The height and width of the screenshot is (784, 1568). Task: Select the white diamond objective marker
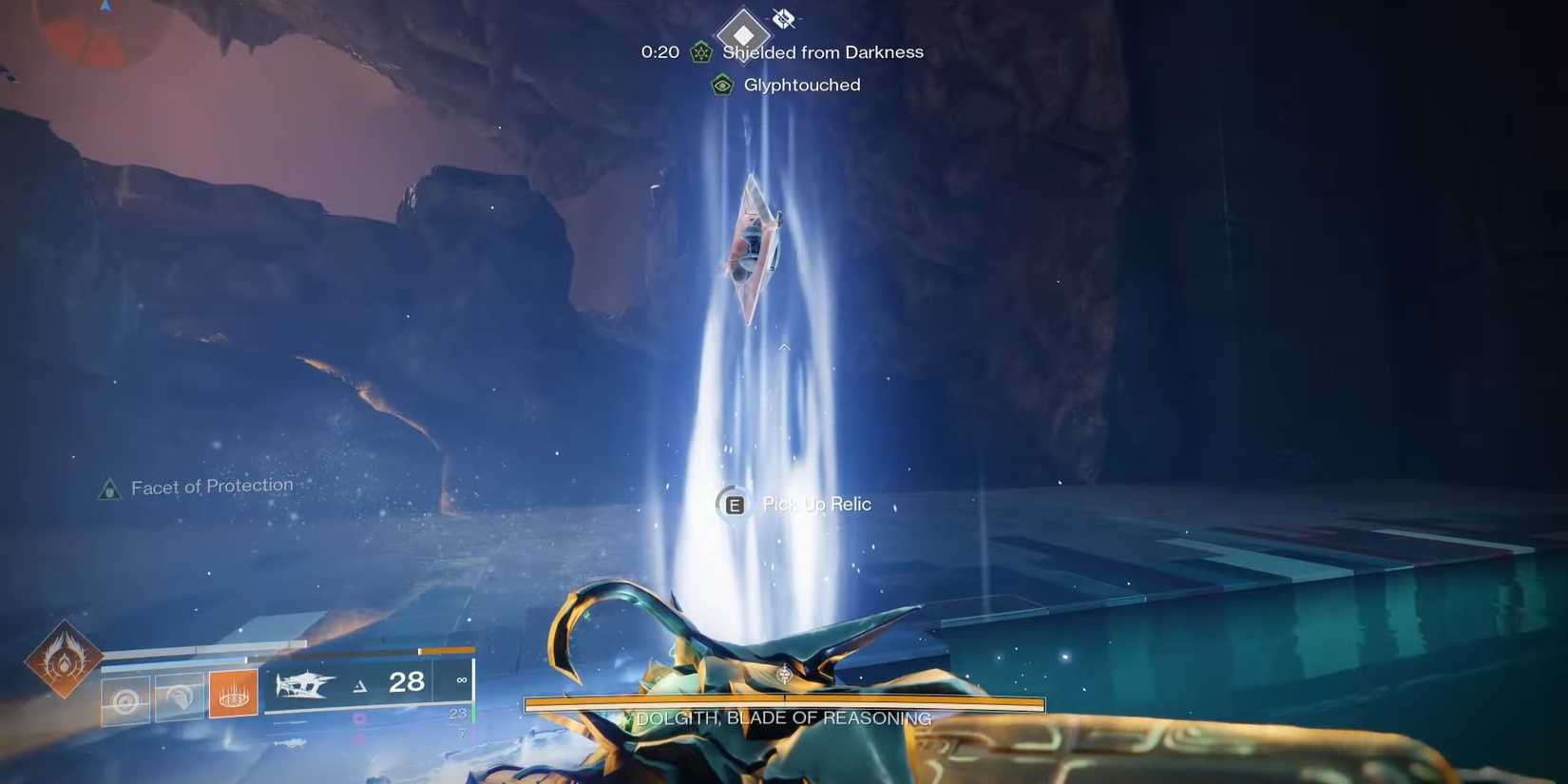pos(743,34)
